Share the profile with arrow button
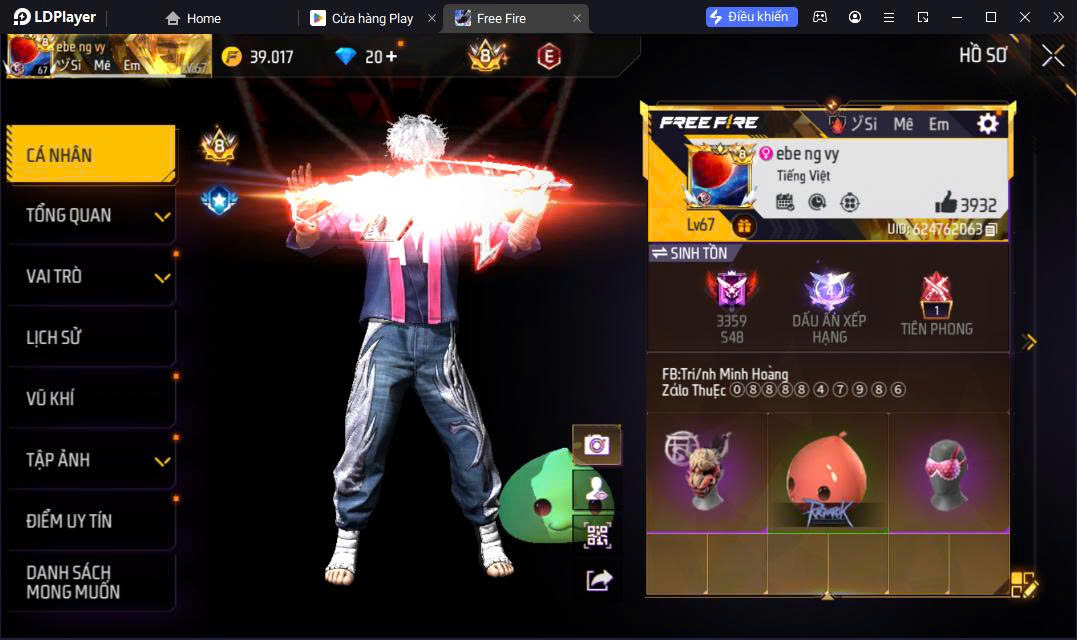Screen dimensions: 1077x640 coord(598,579)
